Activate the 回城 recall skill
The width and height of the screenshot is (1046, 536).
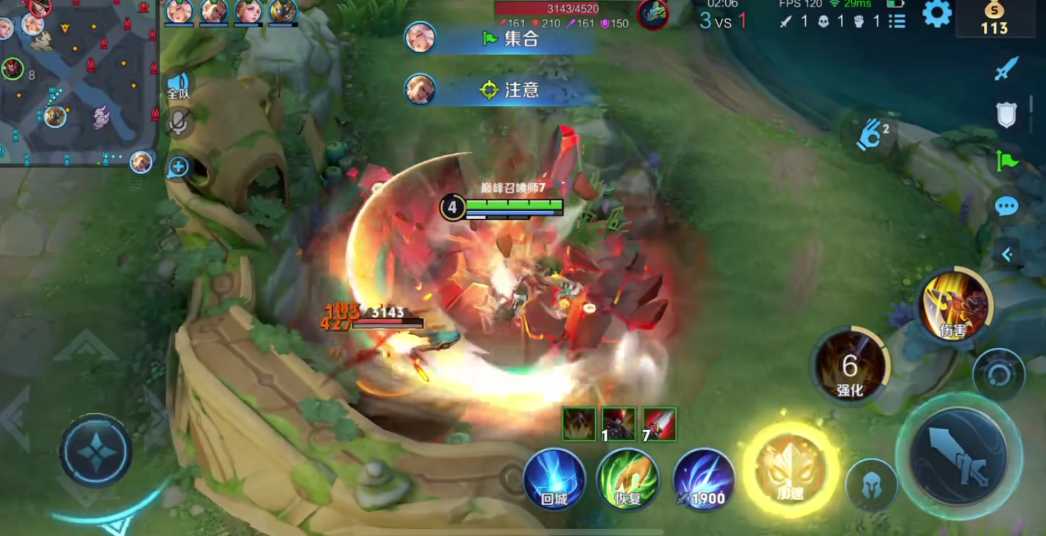554,478
